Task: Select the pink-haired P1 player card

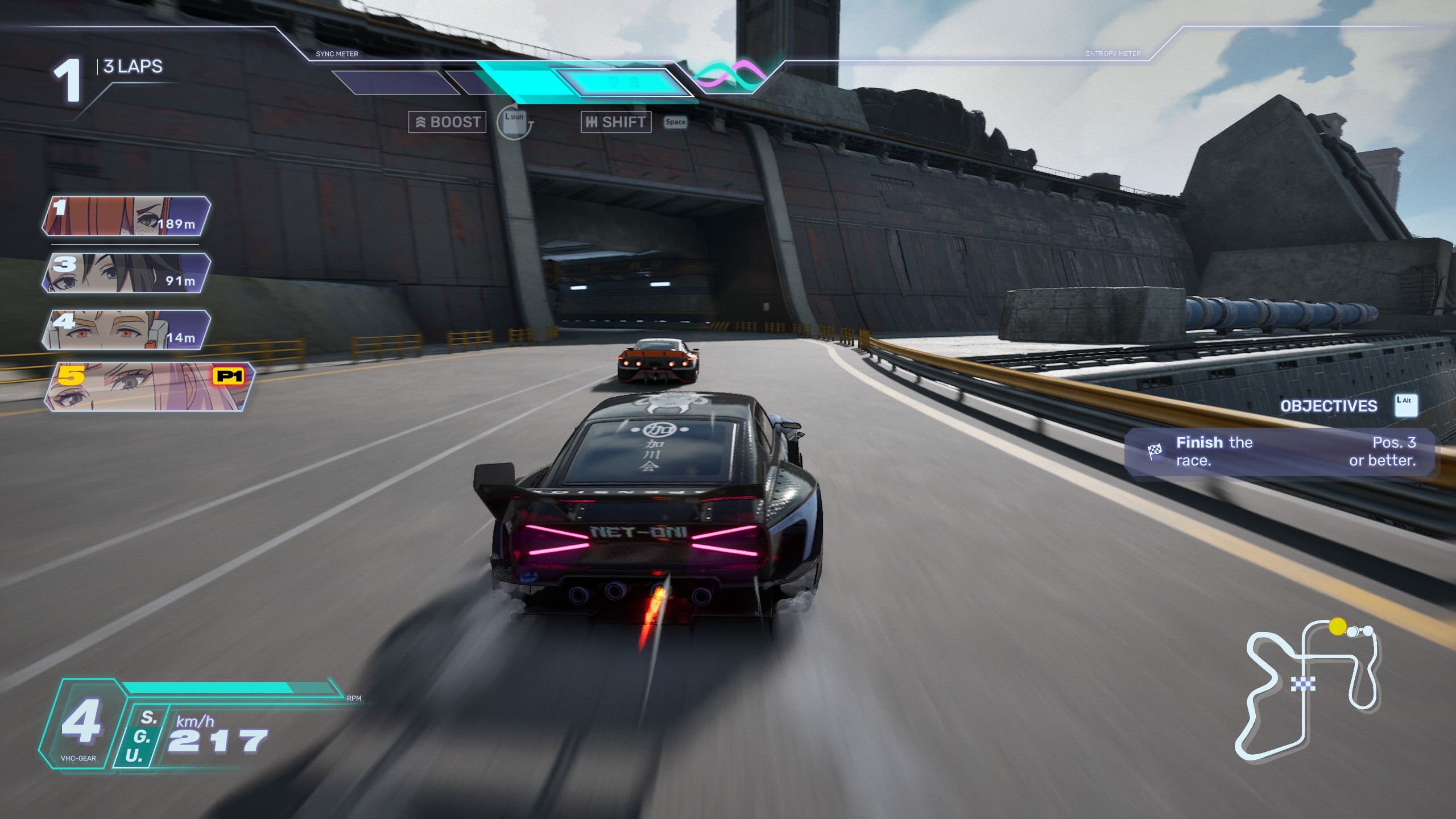Action: click(149, 387)
